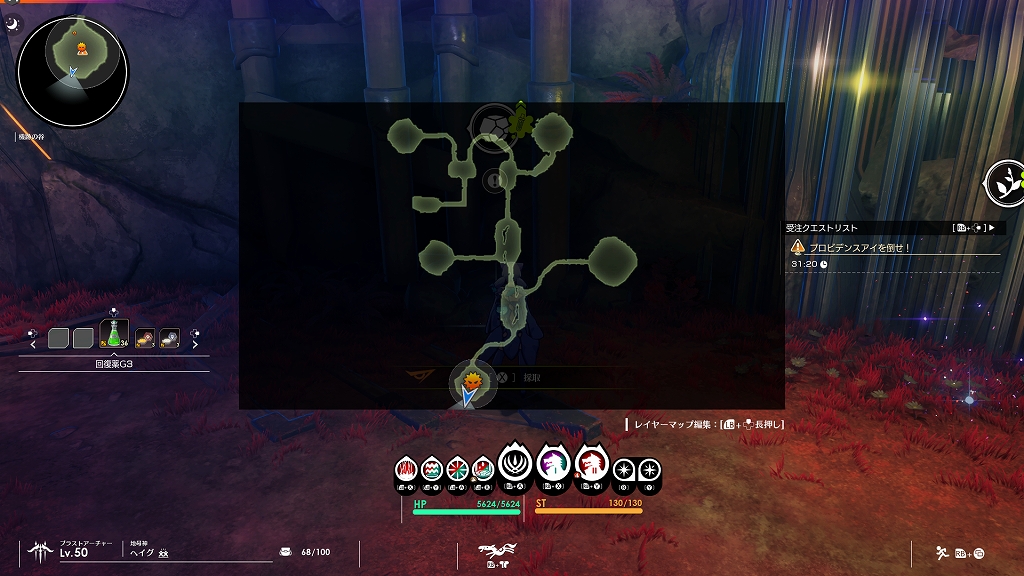This screenshot has width=1024, height=576.
Task: Click the running figure icon bottom right
Action: pos(942,551)
